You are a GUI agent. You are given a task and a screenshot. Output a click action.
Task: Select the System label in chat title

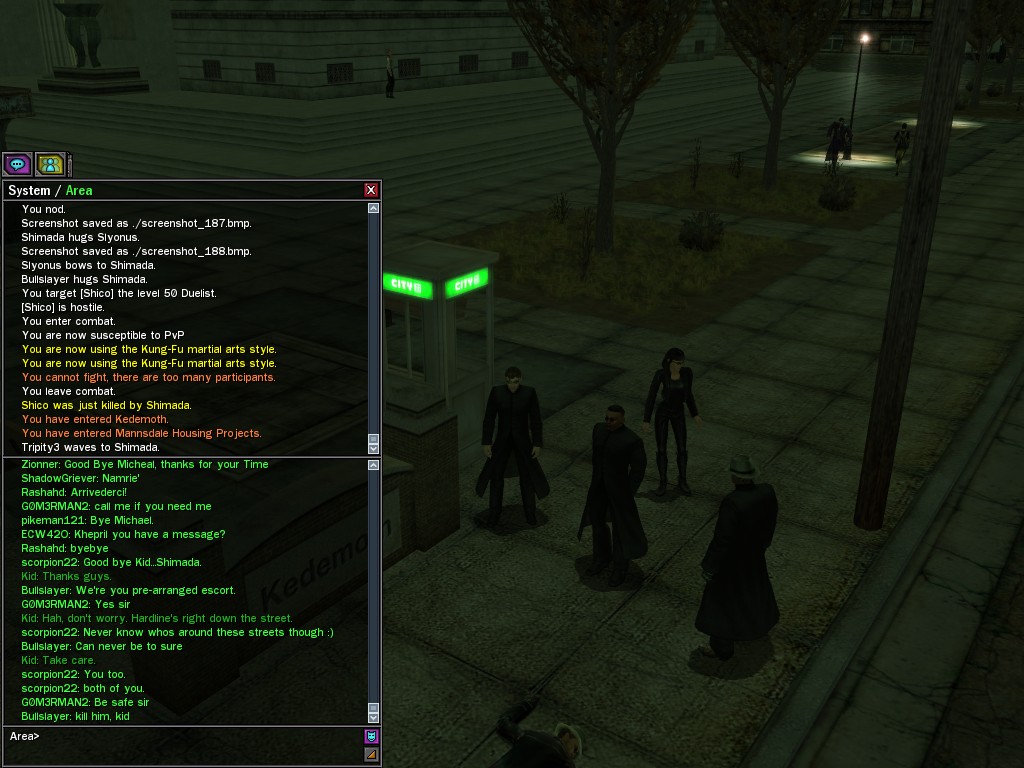click(28, 190)
